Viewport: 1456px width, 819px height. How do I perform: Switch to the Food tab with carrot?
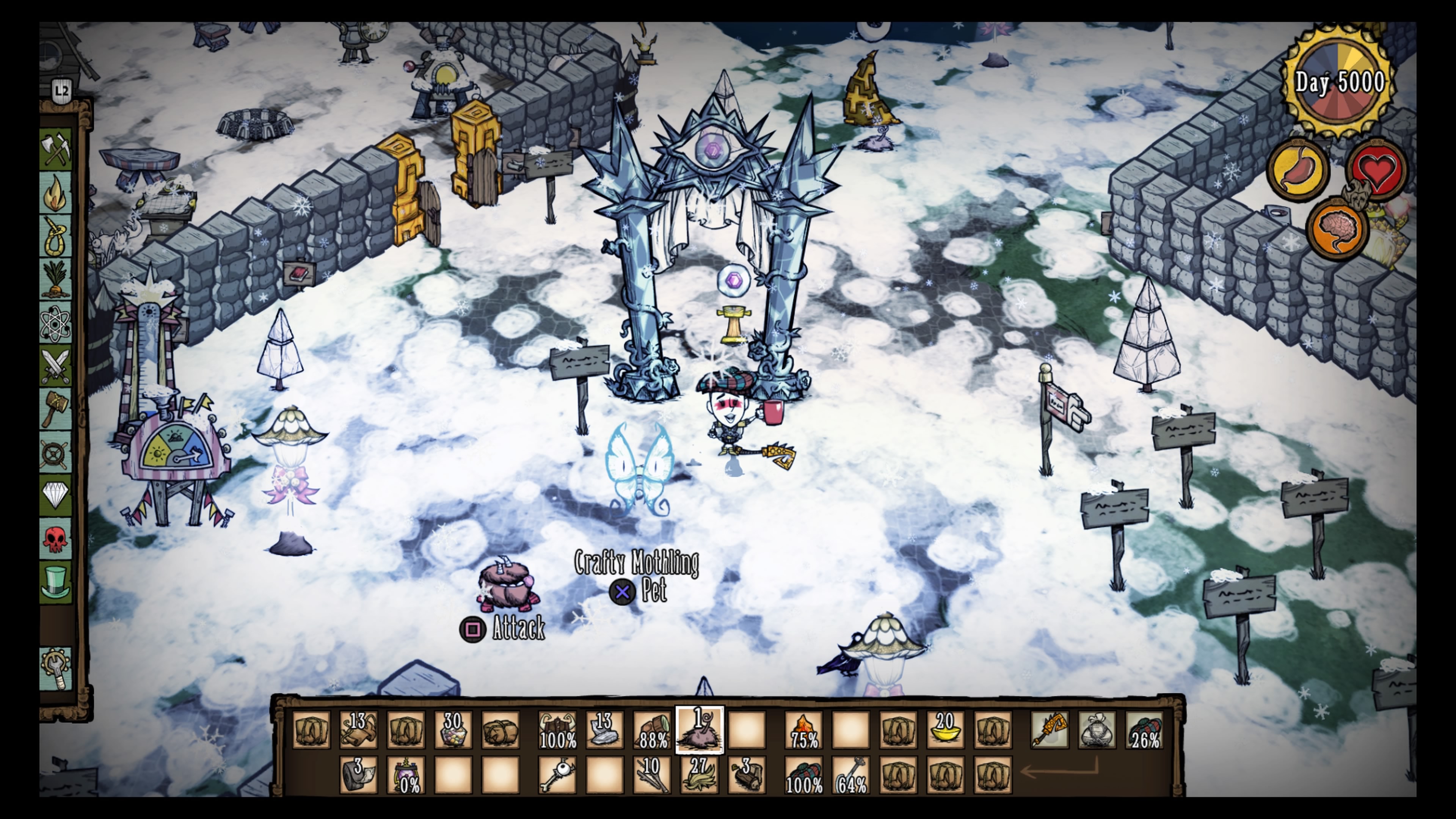(56, 279)
